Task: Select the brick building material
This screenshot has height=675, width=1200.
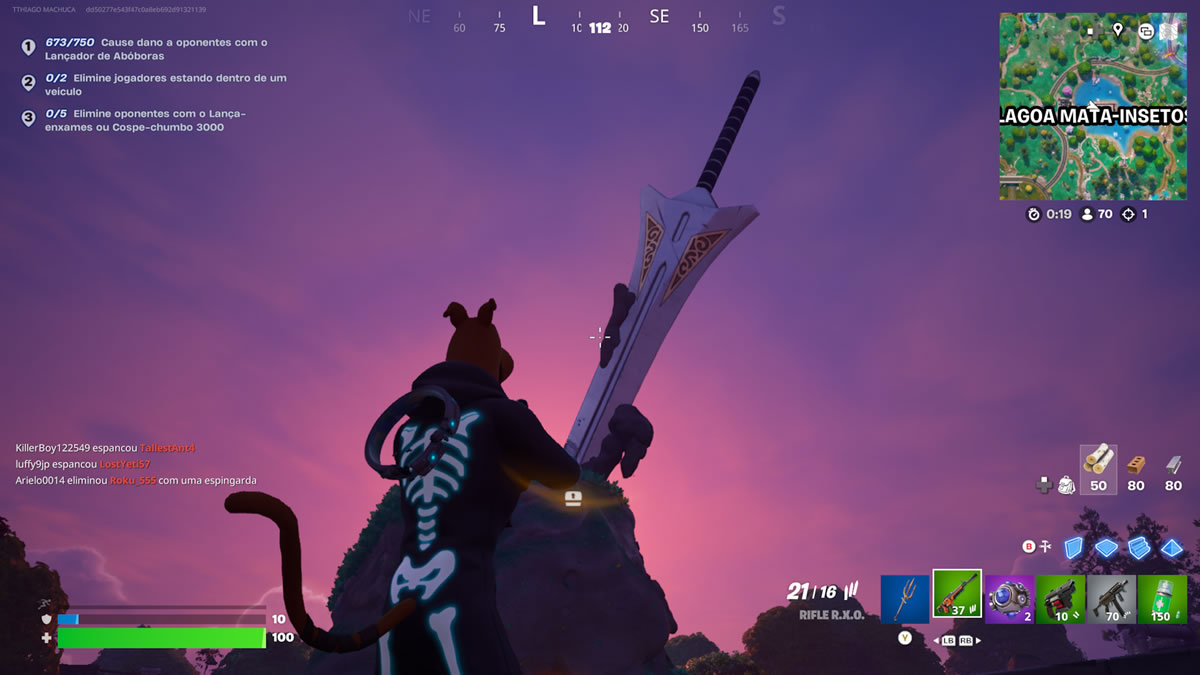Action: [x=1136, y=468]
